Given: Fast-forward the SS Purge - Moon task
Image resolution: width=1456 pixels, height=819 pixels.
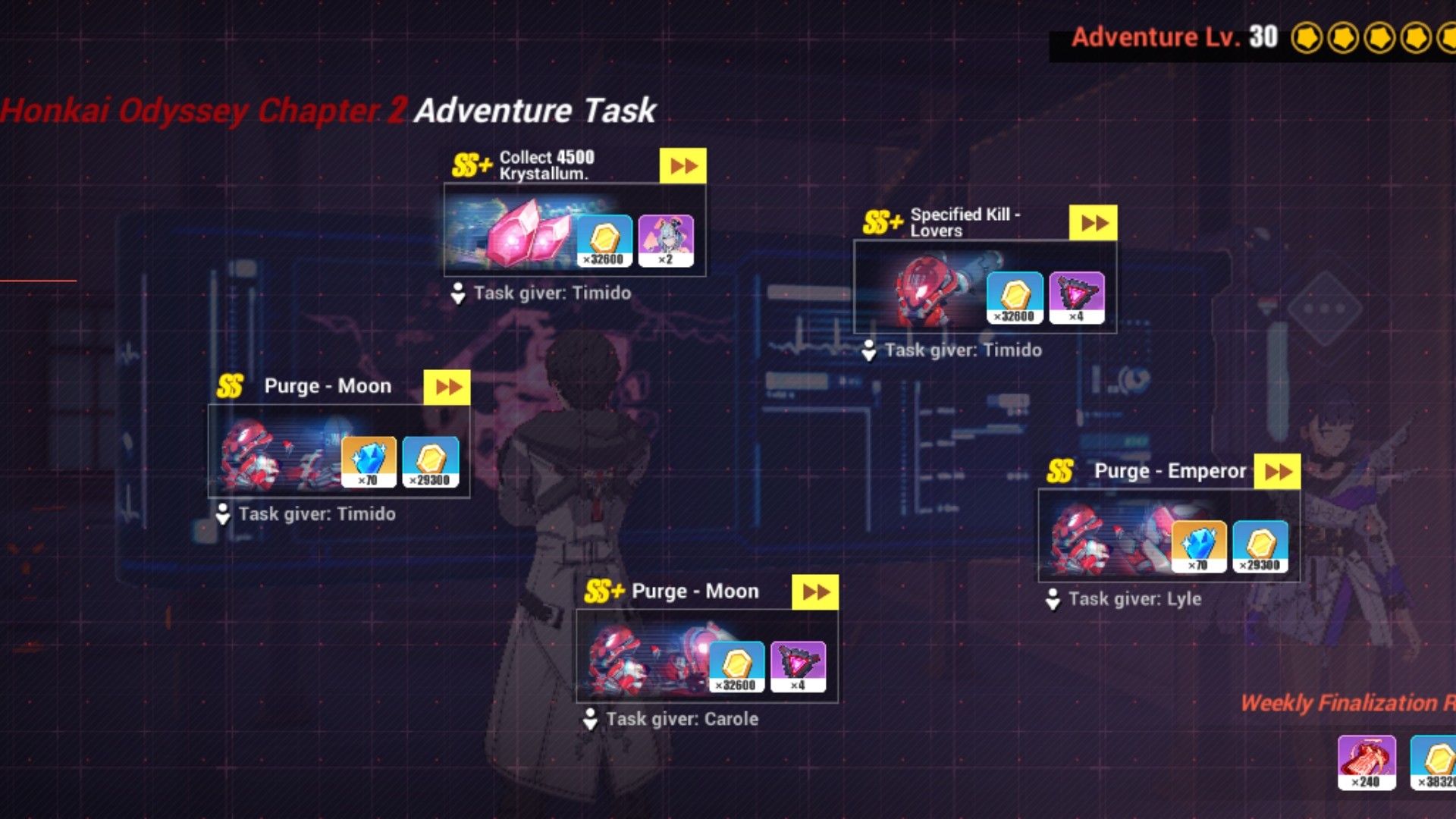Looking at the screenshot, I should point(445,387).
